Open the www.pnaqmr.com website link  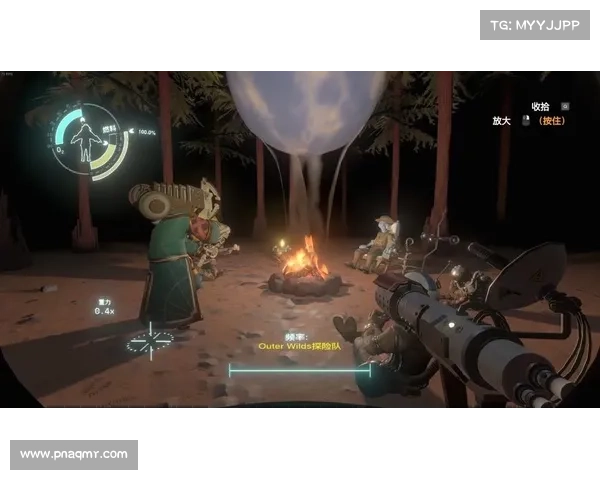[x=75, y=455]
